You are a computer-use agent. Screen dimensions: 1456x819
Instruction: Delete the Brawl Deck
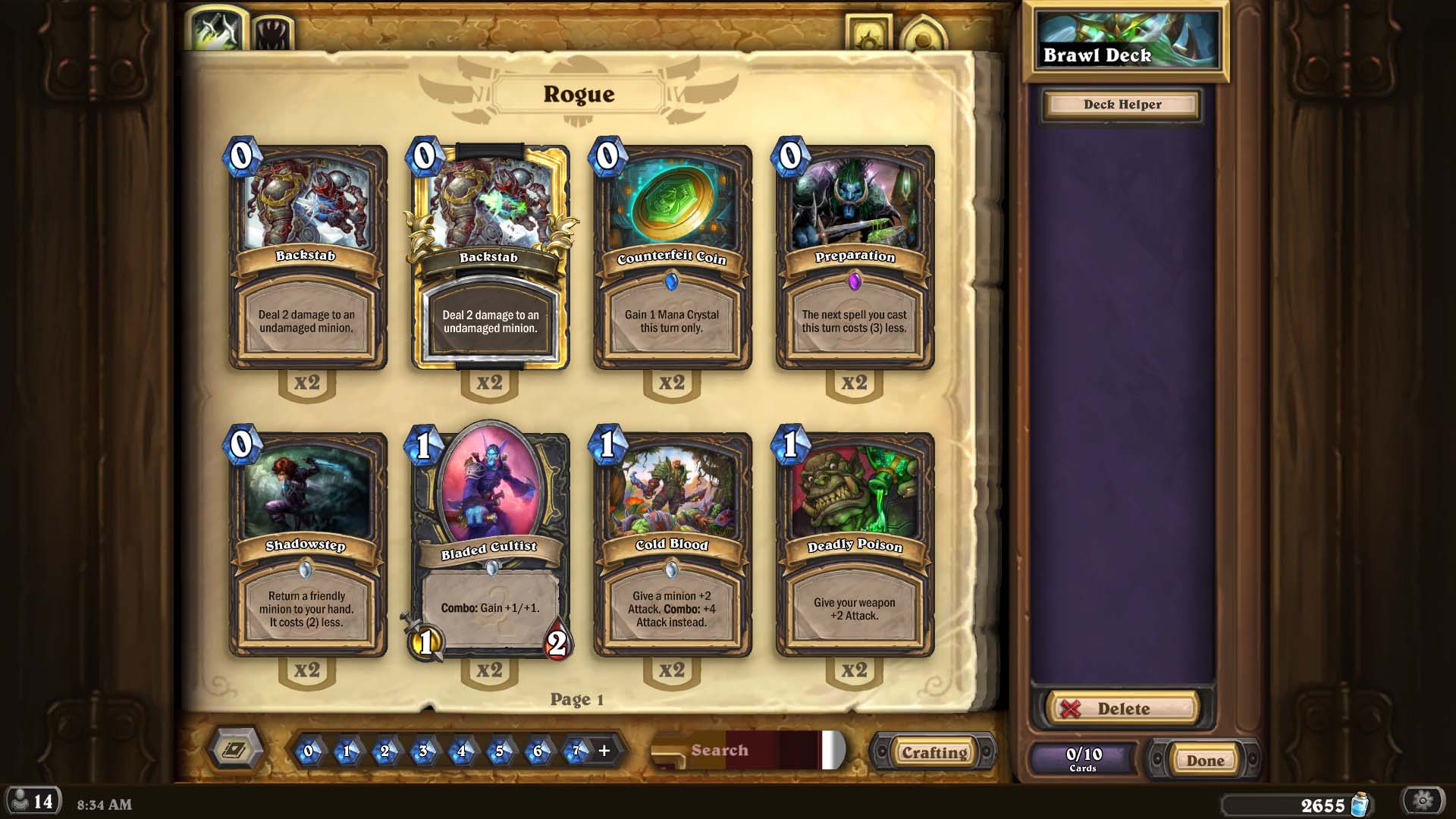click(1122, 708)
